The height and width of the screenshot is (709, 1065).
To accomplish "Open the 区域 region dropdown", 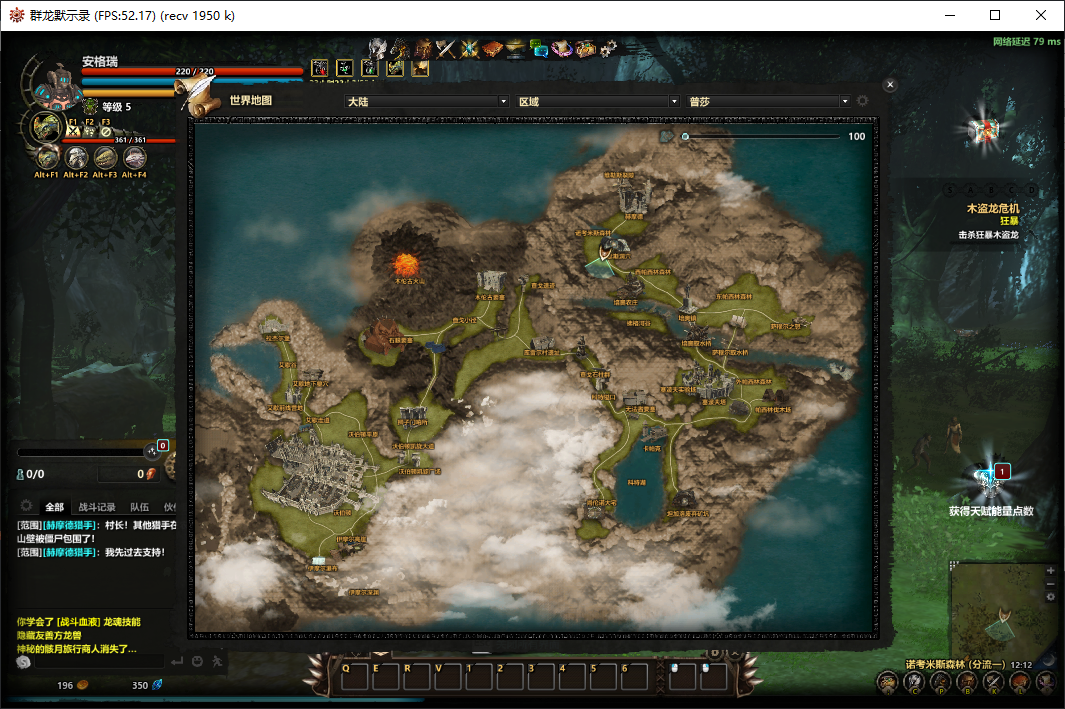I will pyautogui.click(x=598, y=101).
